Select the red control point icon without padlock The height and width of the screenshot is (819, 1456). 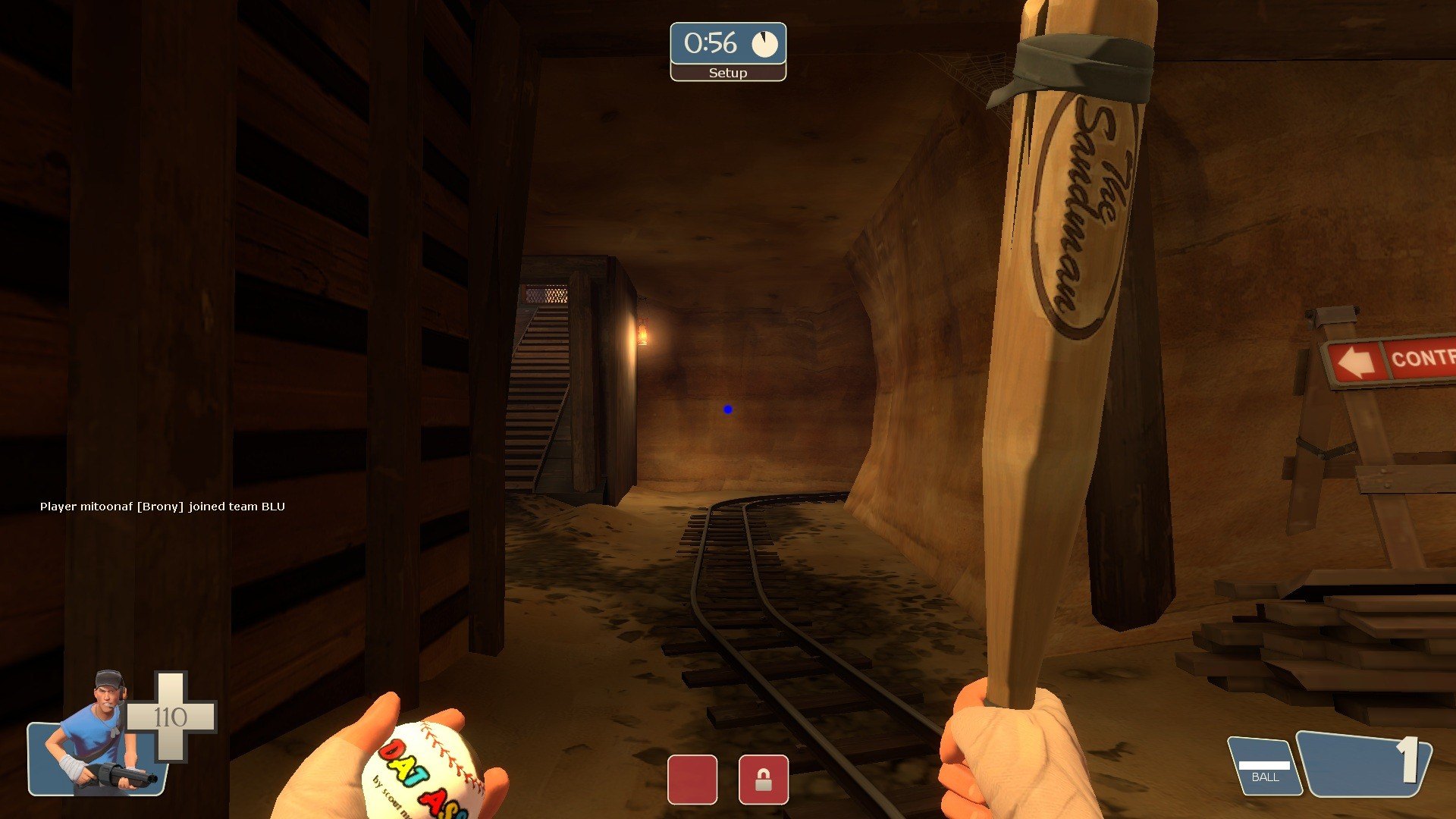click(692, 780)
